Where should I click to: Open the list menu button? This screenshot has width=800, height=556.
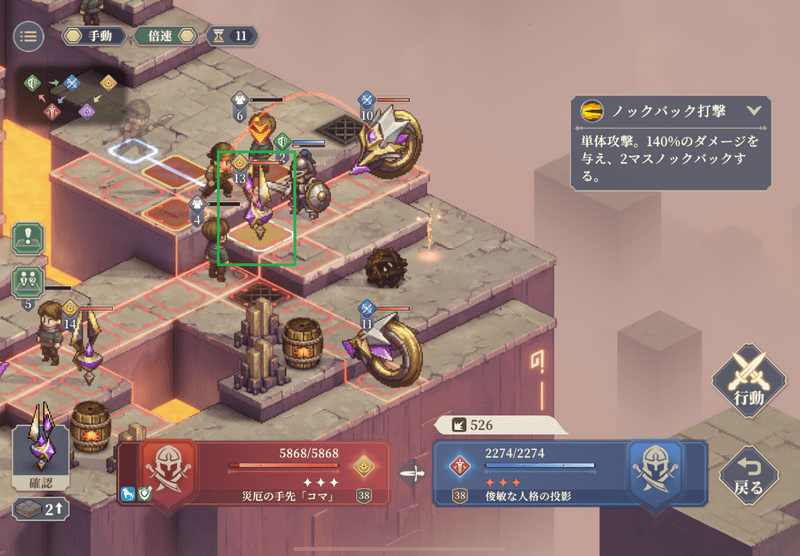tap(28, 36)
